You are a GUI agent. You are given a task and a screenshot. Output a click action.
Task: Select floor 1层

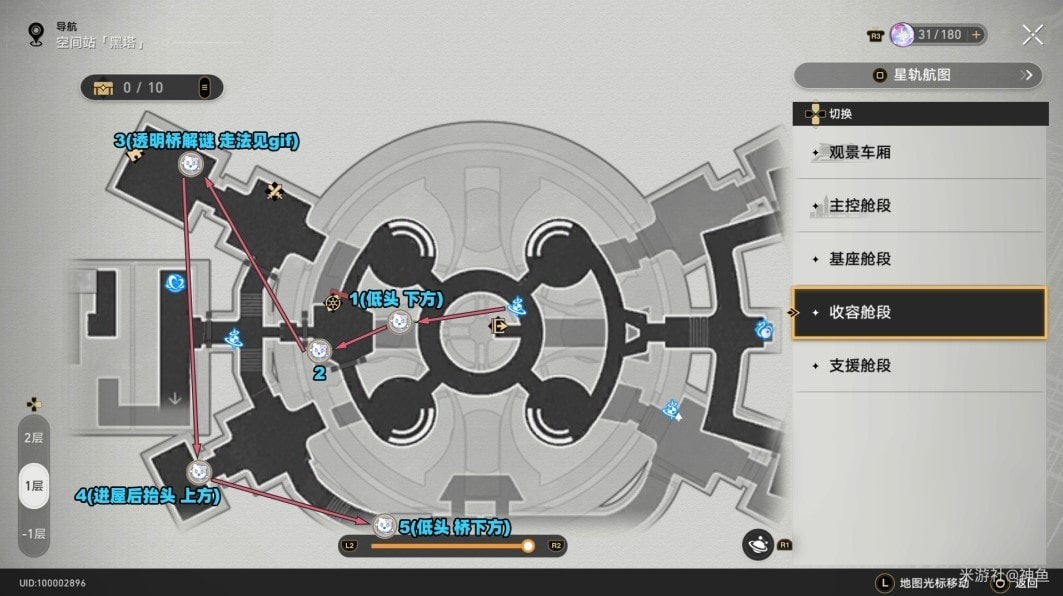coord(34,485)
